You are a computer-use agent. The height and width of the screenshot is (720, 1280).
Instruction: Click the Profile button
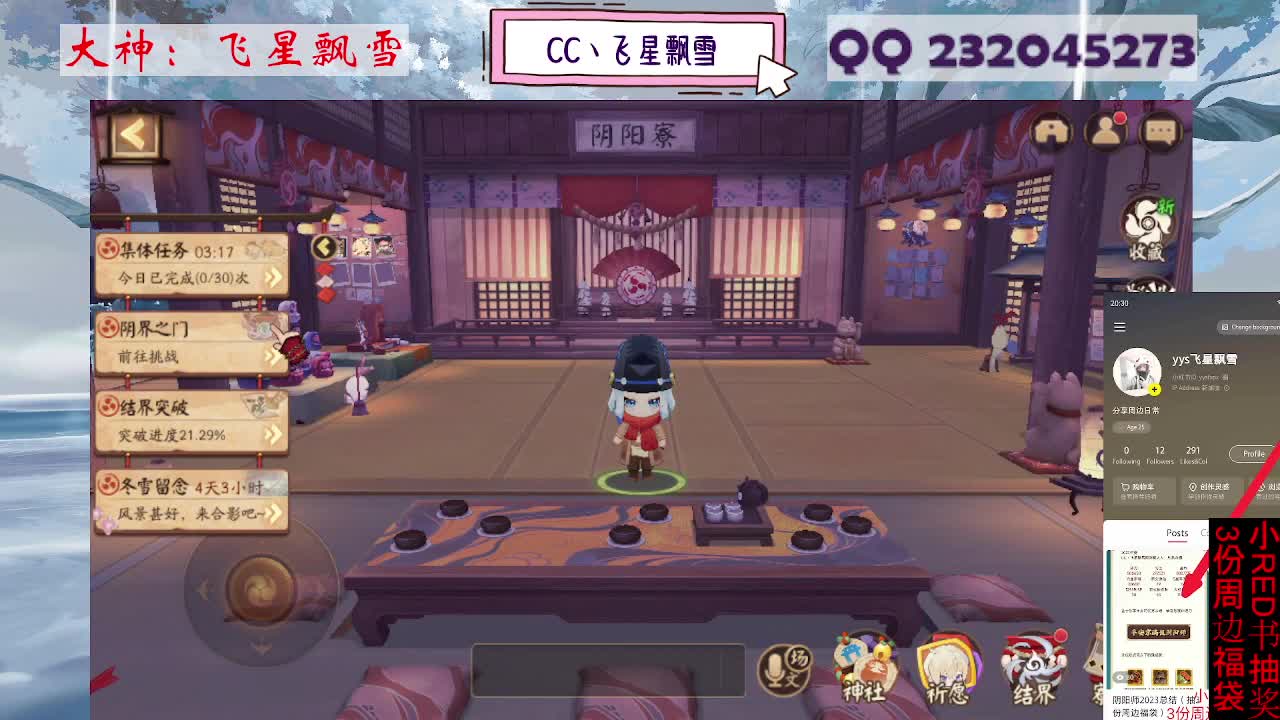tap(1252, 453)
